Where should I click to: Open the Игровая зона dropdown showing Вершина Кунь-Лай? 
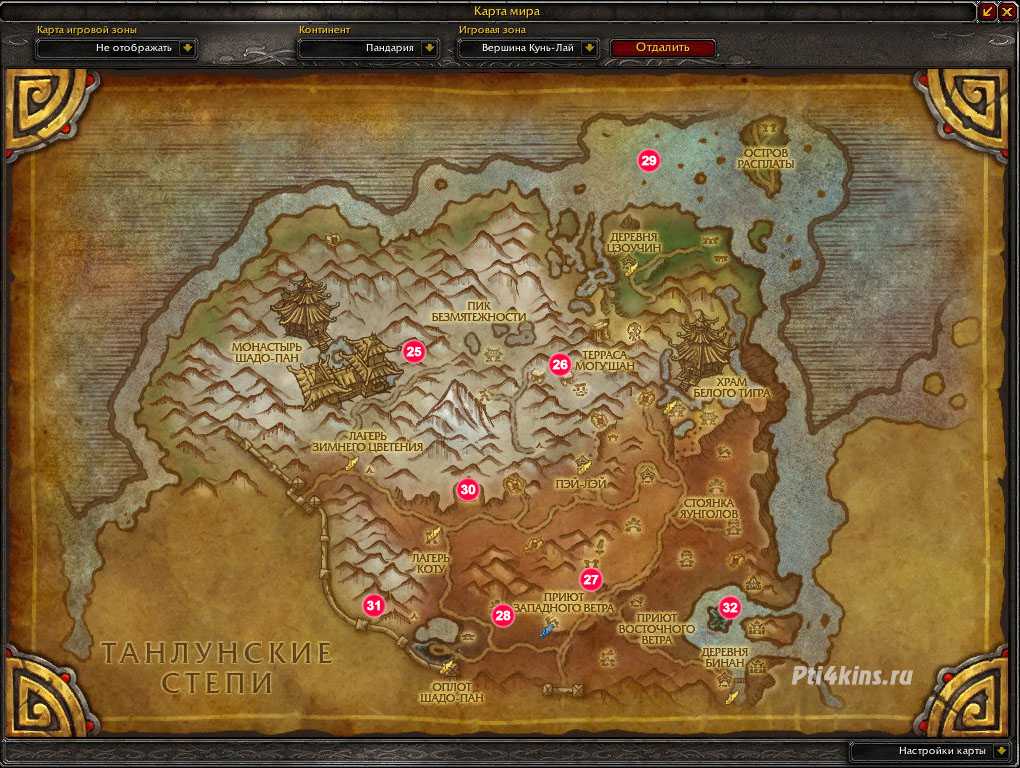[x=589, y=47]
